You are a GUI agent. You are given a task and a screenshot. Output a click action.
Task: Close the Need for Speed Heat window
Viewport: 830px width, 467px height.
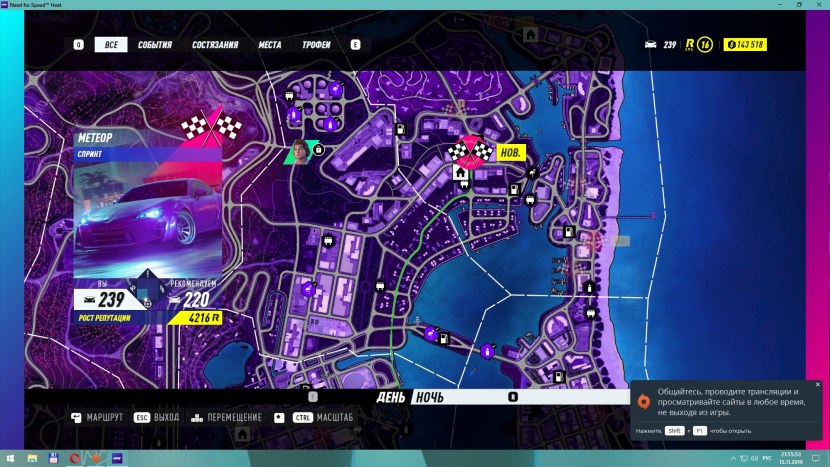coord(817,6)
